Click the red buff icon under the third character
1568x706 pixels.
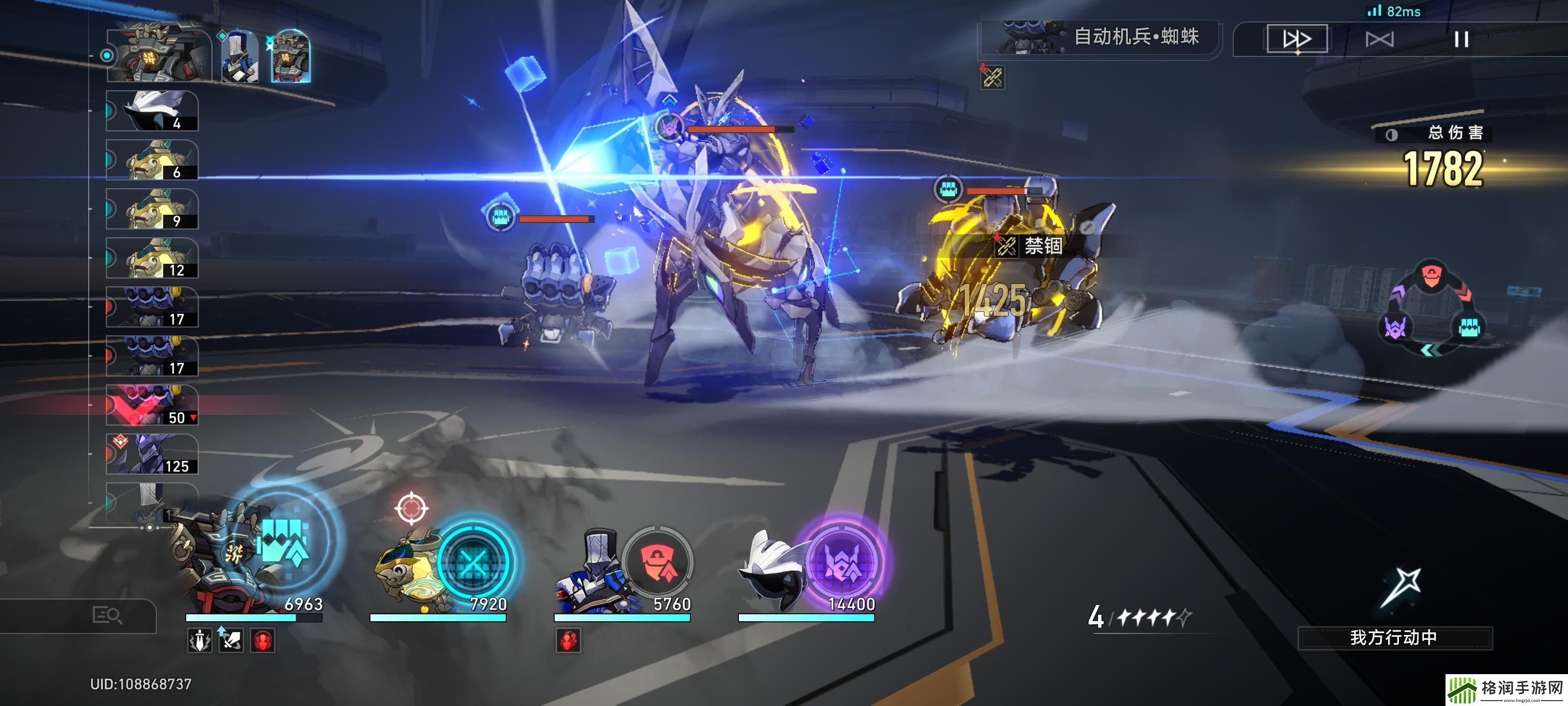point(568,641)
